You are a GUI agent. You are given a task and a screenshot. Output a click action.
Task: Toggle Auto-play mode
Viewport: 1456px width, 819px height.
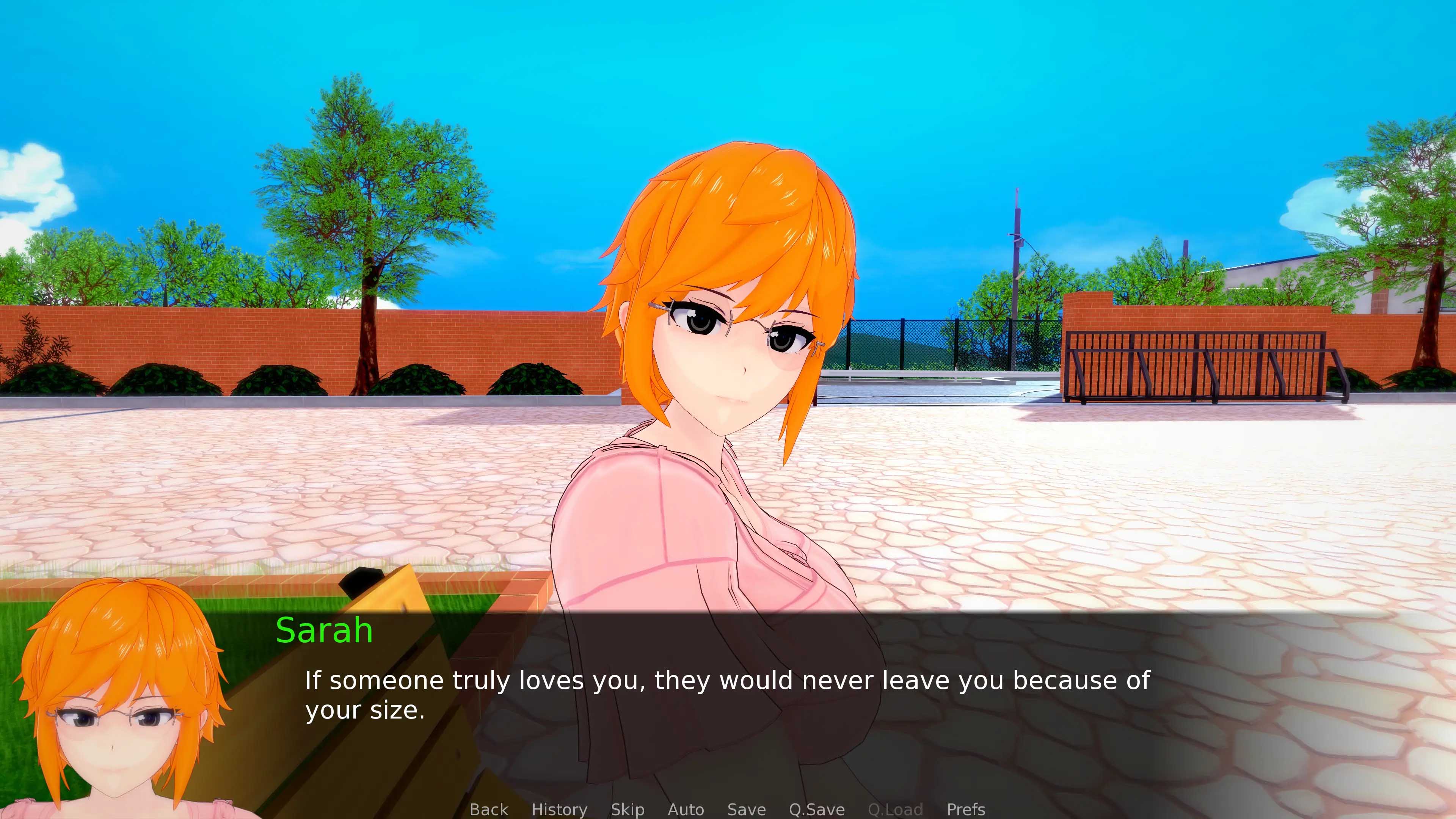click(x=686, y=810)
